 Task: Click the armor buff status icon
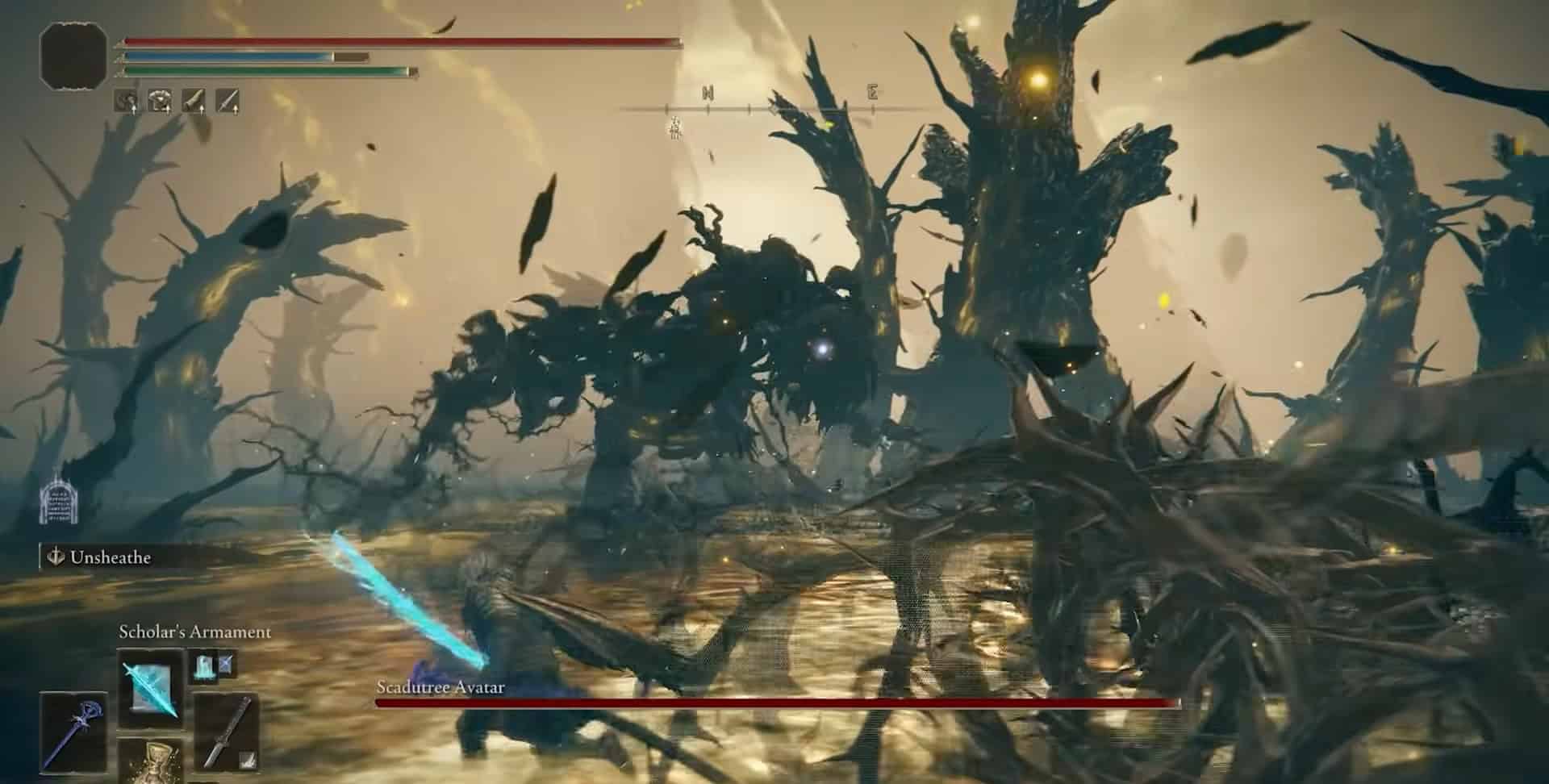tap(161, 101)
